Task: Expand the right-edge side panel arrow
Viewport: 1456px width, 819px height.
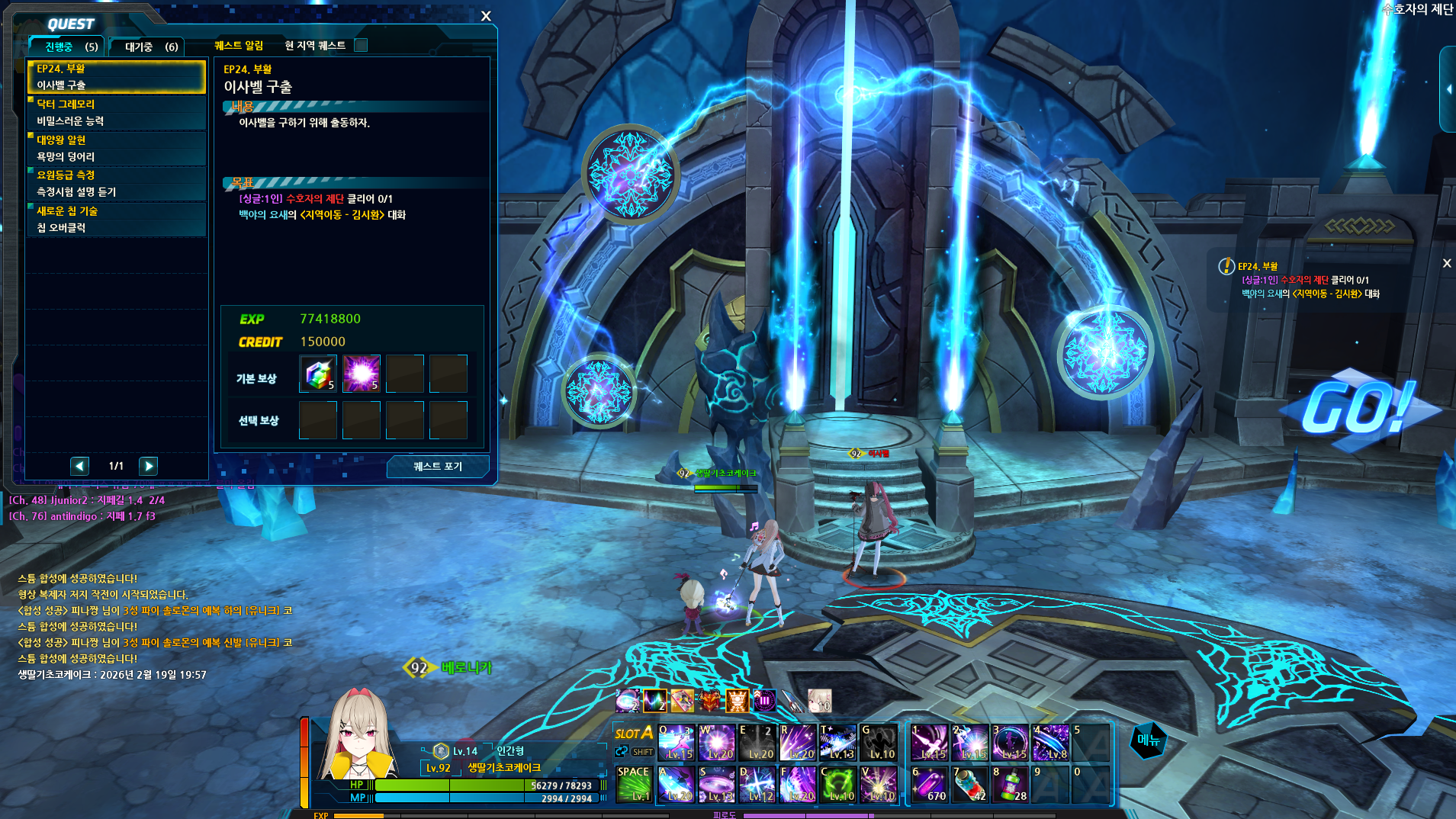Action: tap(1448, 89)
